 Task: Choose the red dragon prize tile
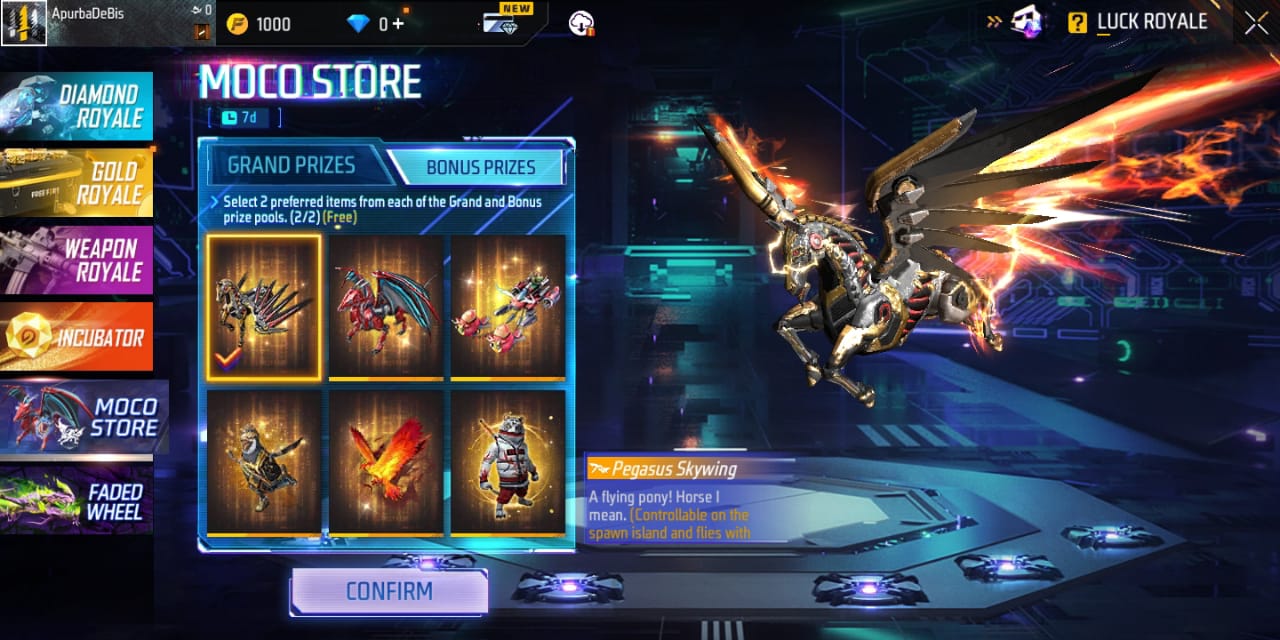pos(386,307)
